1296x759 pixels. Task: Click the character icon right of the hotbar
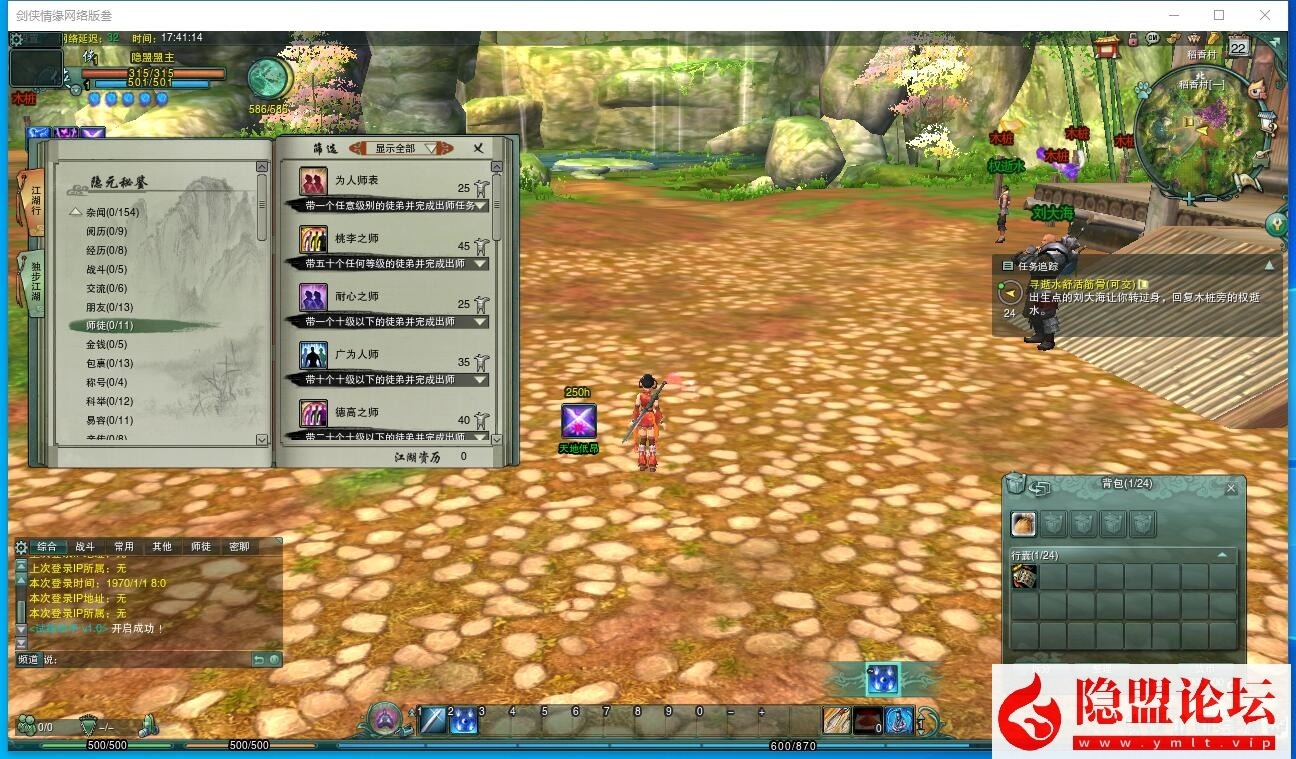[x=899, y=718]
